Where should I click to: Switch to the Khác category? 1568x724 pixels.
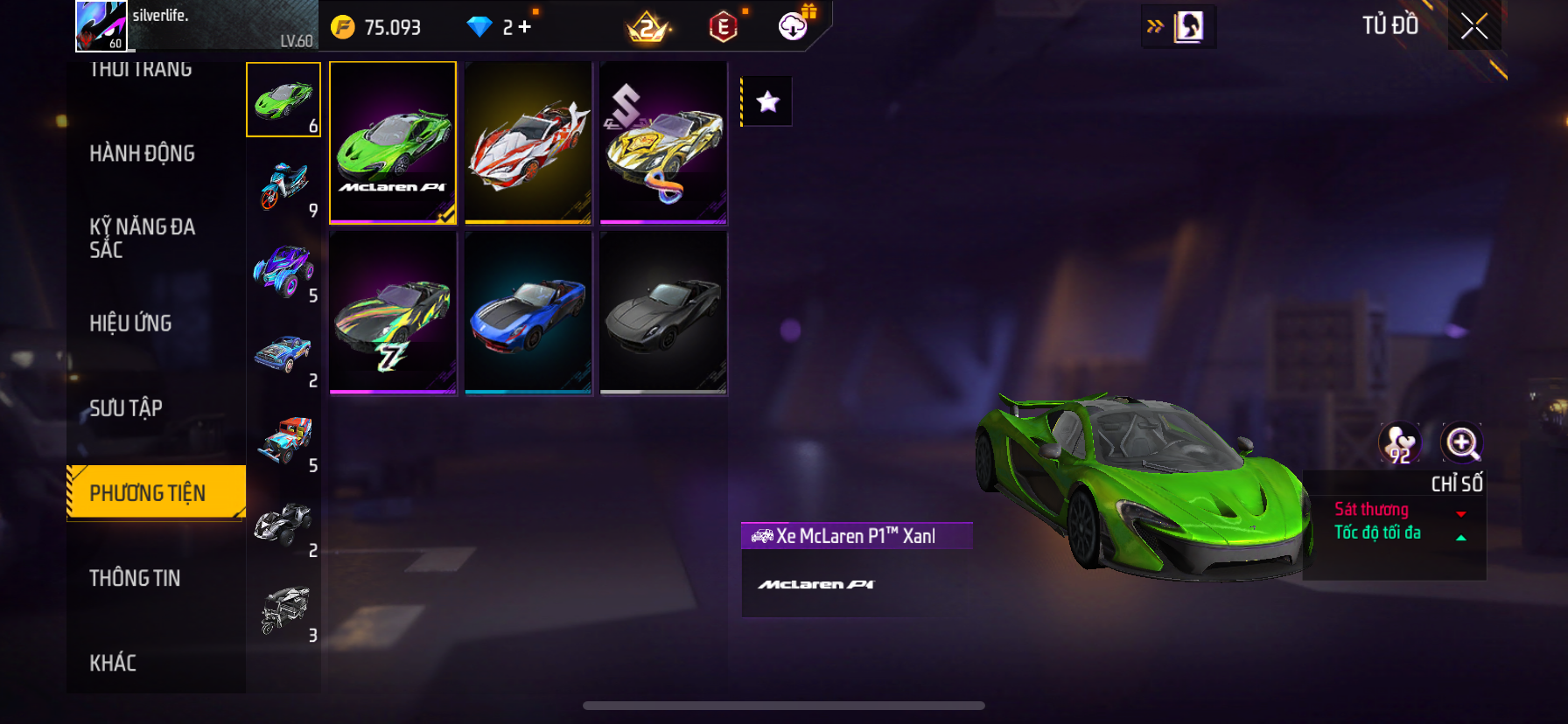click(113, 663)
